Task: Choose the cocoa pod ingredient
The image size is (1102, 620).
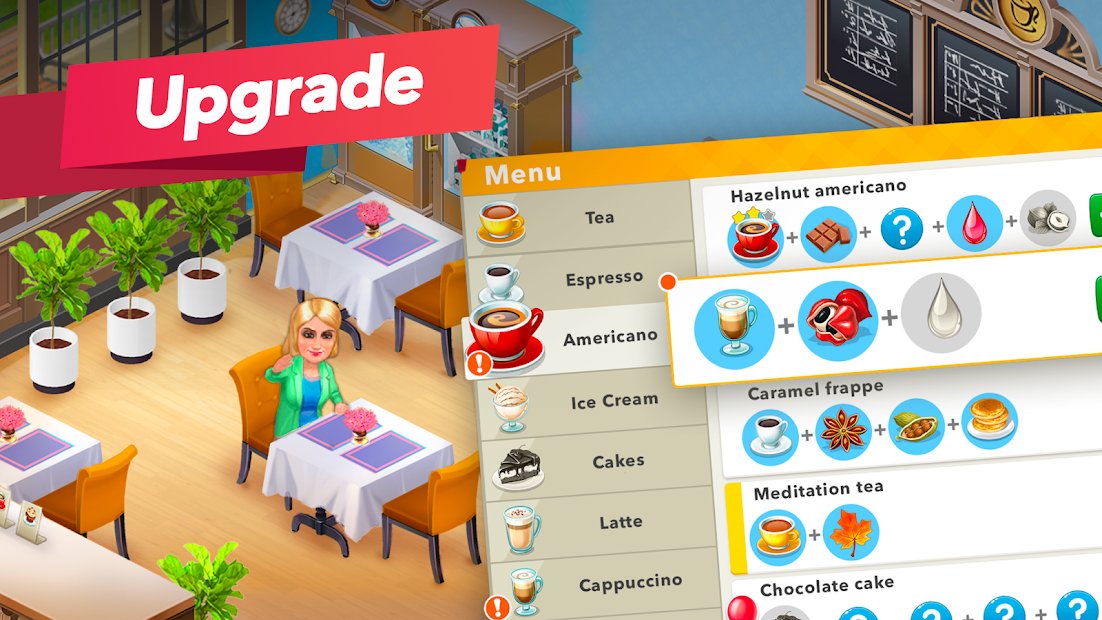Action: pos(916,426)
